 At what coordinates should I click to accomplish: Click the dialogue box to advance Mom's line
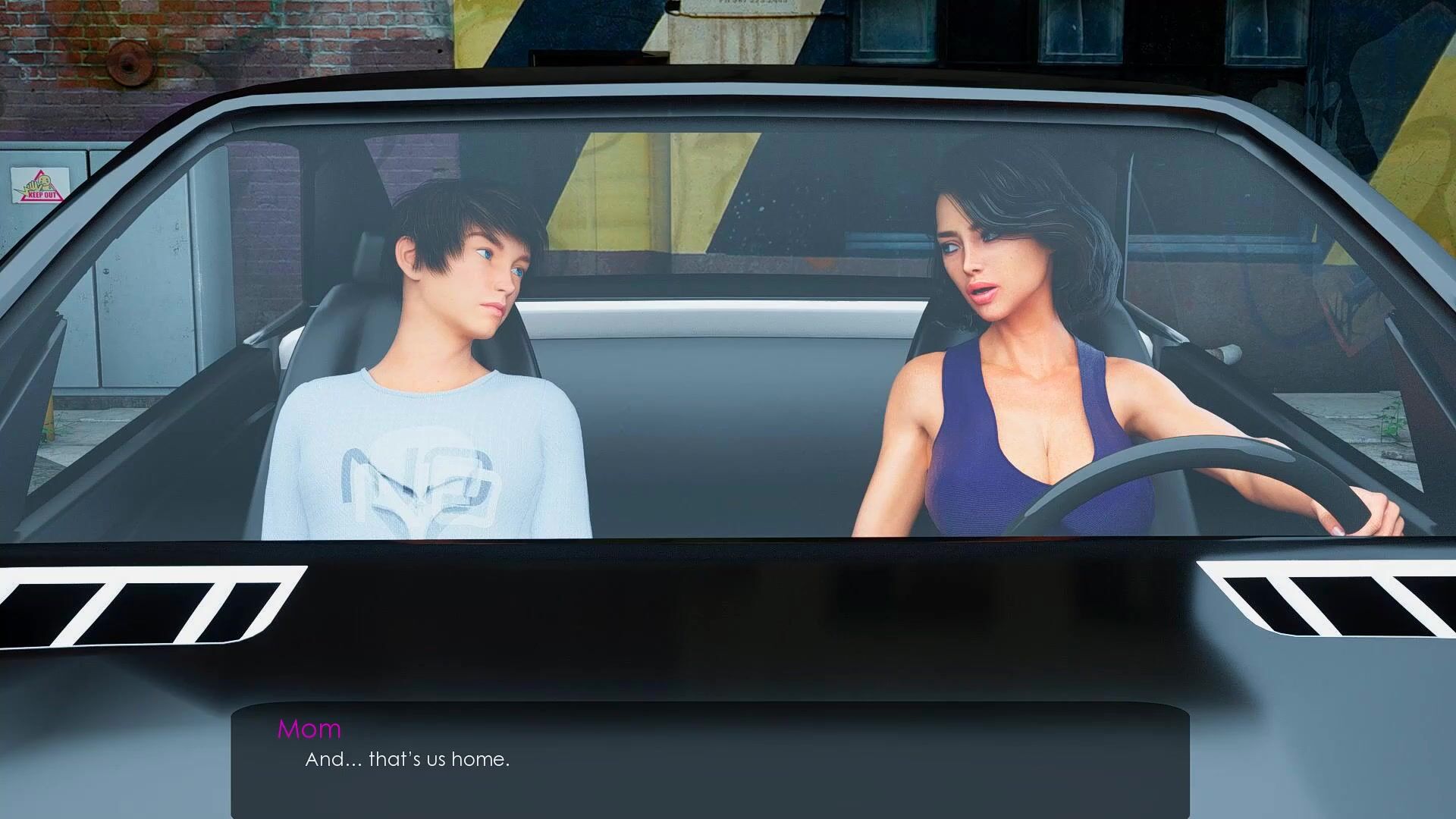[x=710, y=758]
